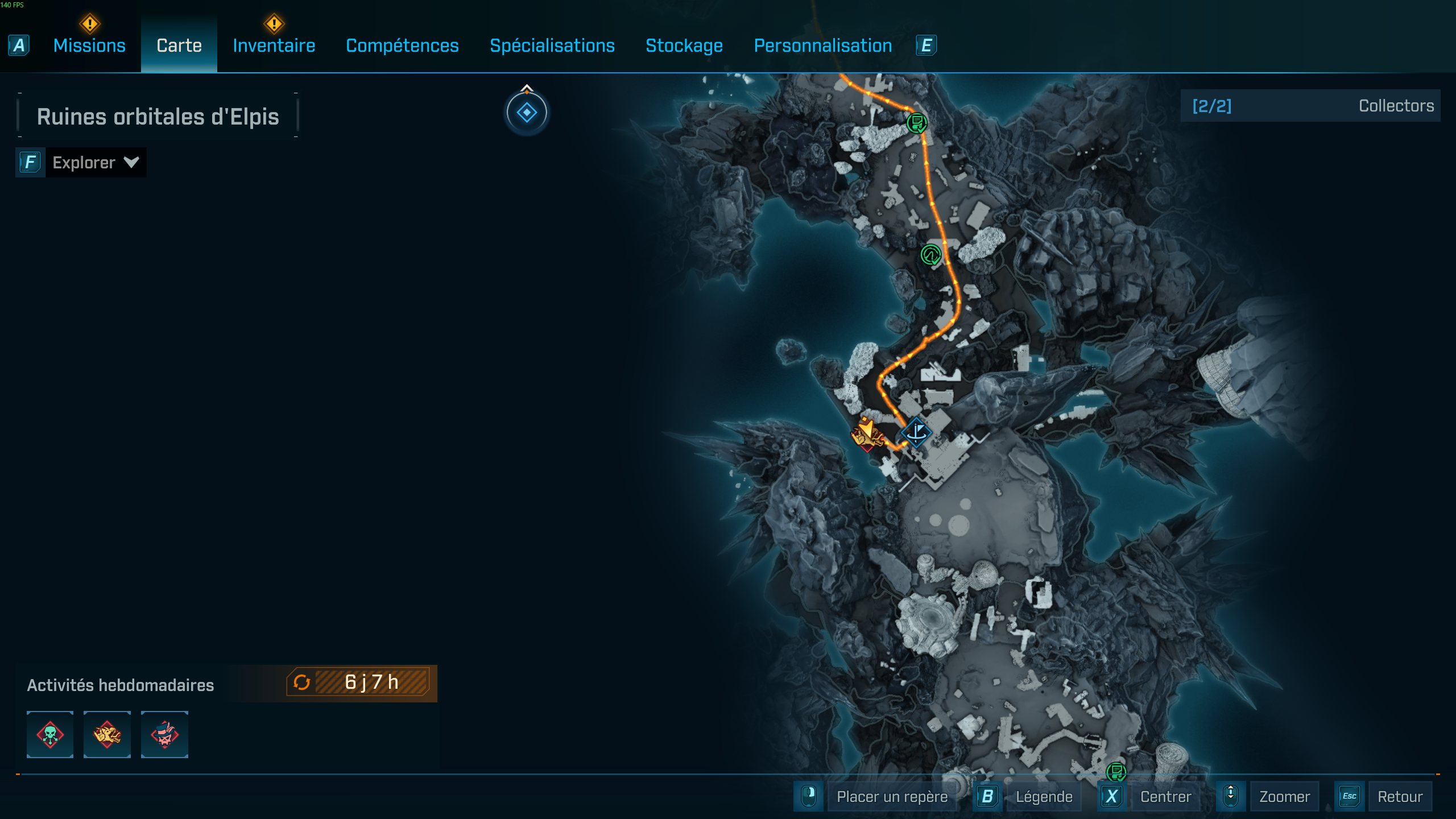Open the top-hat skull weekly activity icon

point(164,734)
